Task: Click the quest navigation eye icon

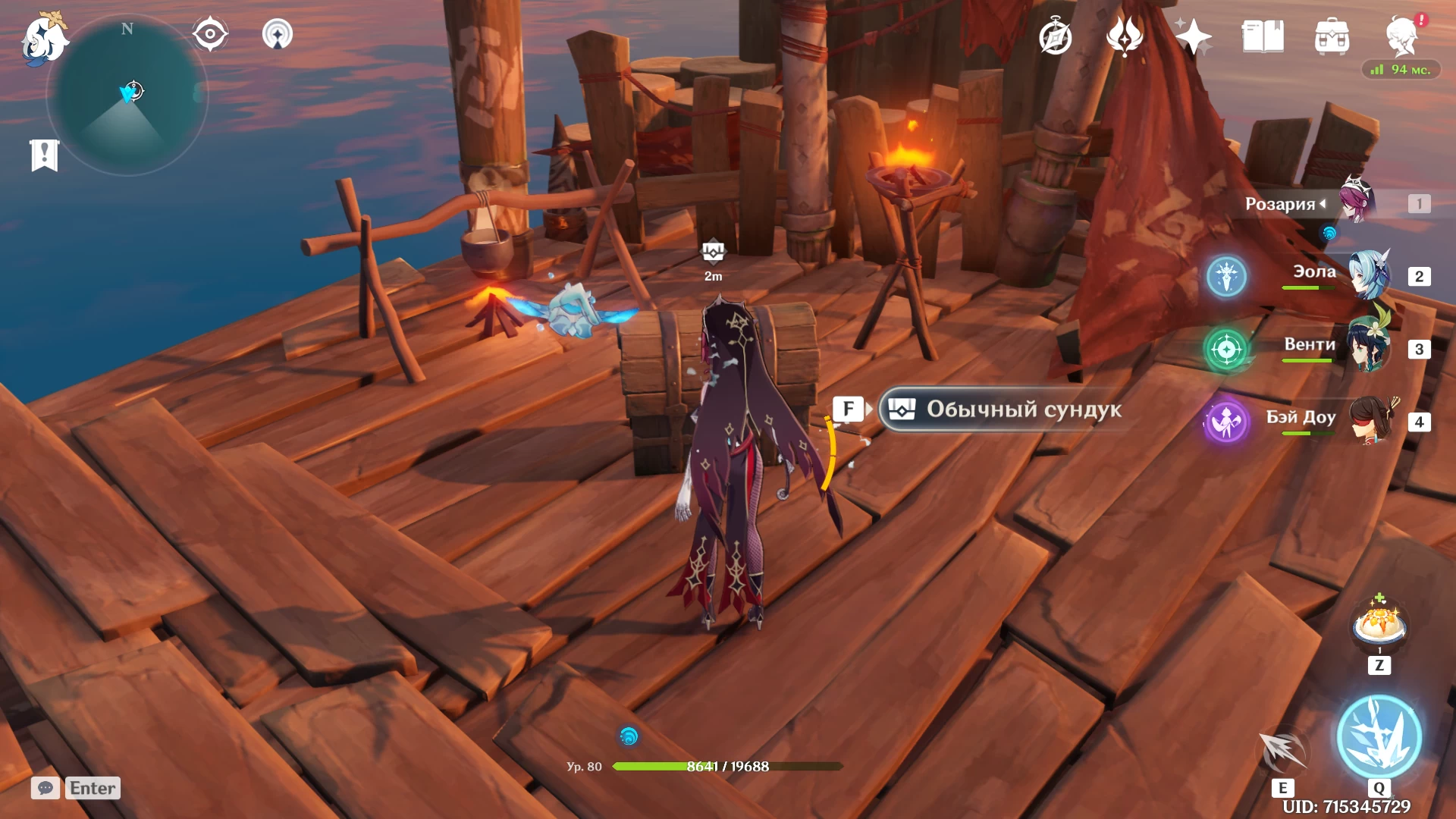Action: point(210,34)
